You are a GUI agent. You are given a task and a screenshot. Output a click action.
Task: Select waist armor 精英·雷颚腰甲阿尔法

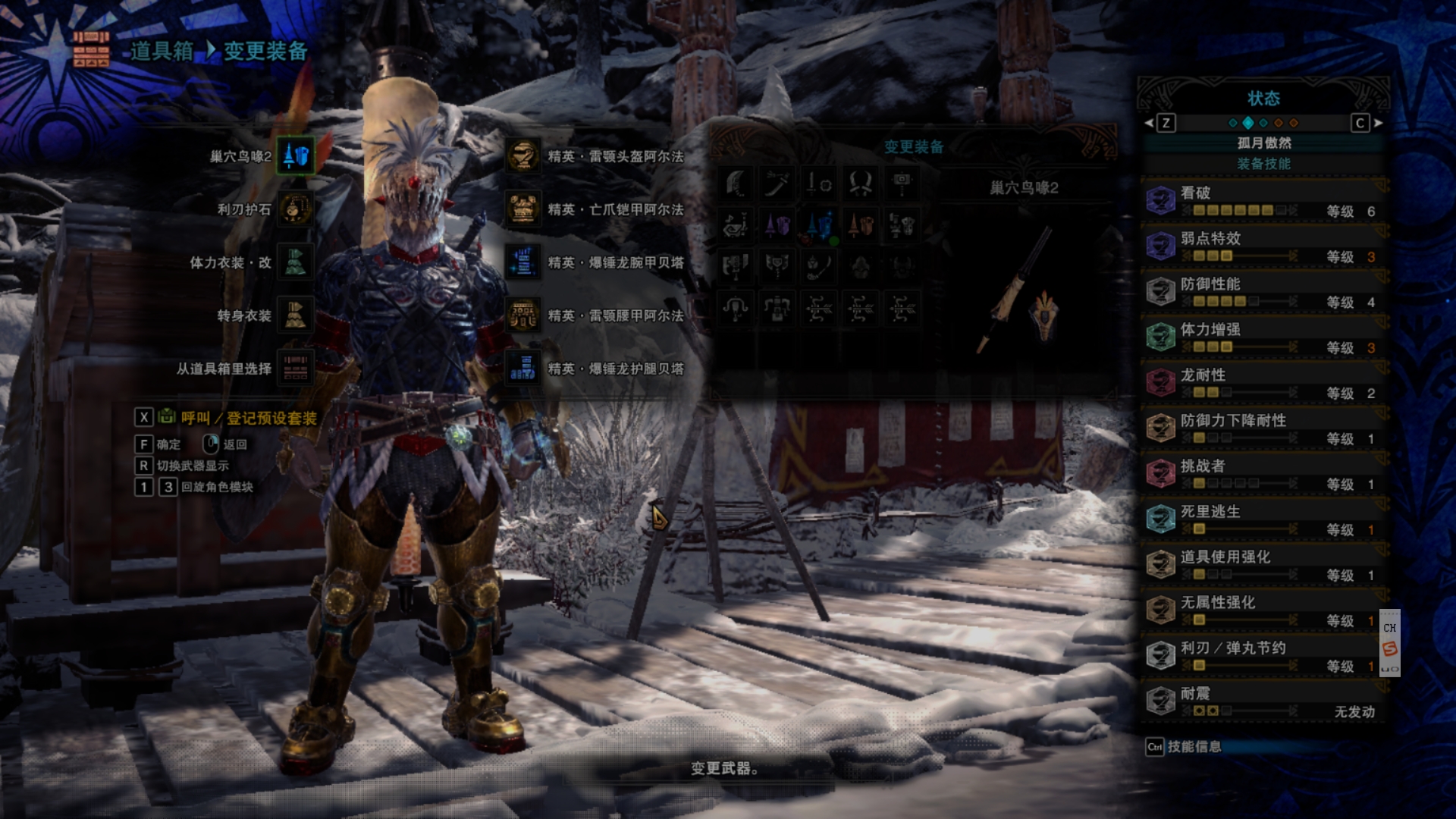(523, 315)
